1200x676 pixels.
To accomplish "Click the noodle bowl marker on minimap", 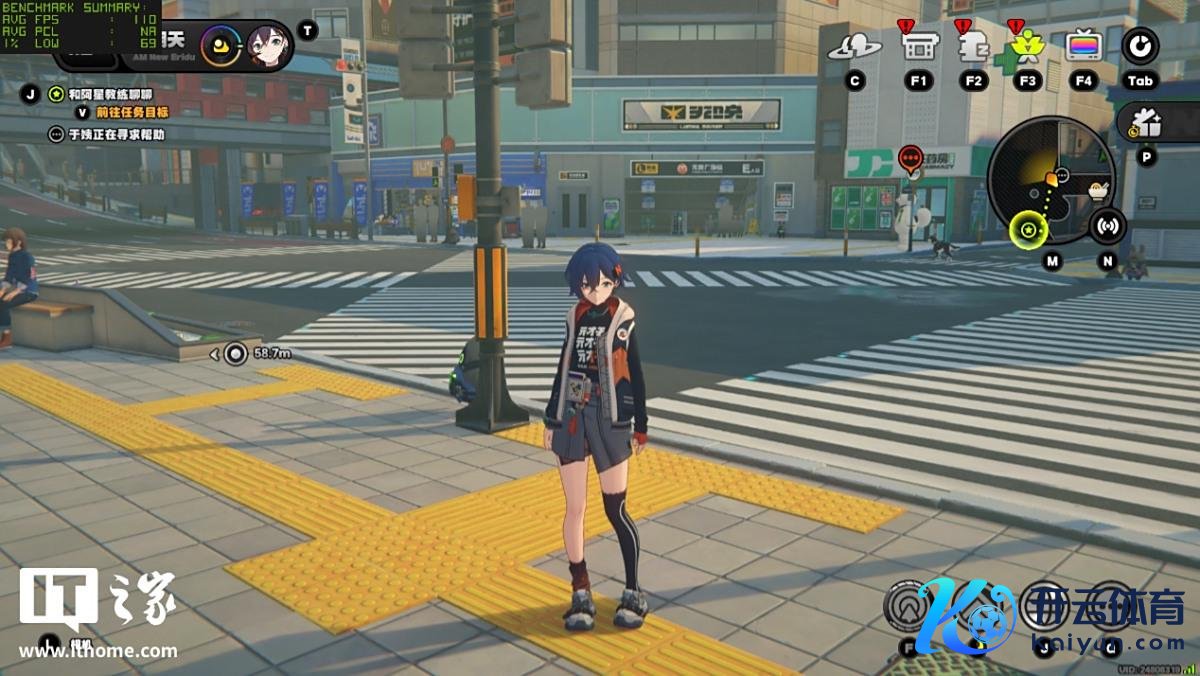I will point(1098,188).
